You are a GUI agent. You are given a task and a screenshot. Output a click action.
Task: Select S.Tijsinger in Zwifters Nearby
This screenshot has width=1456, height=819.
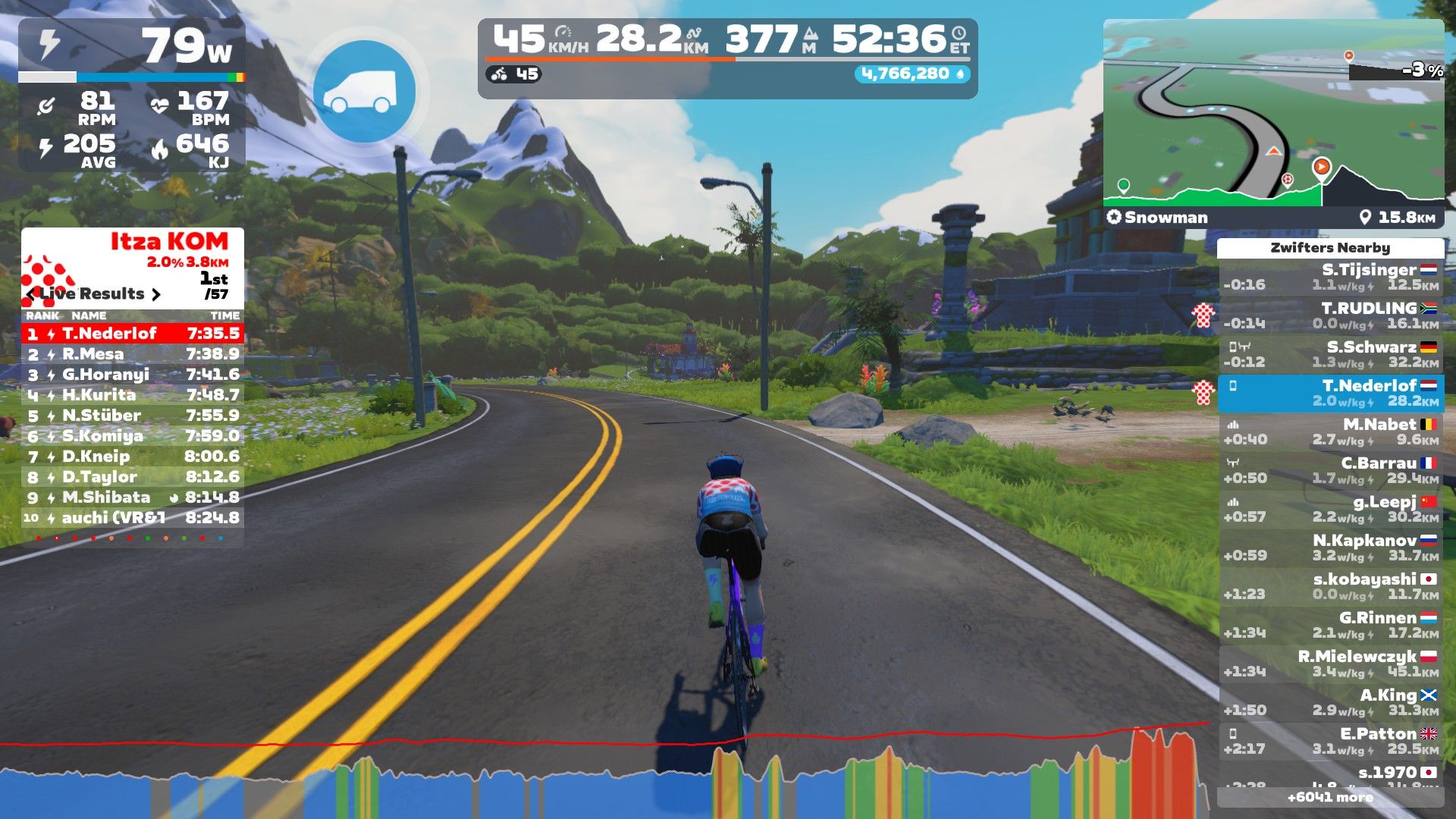1331,277
